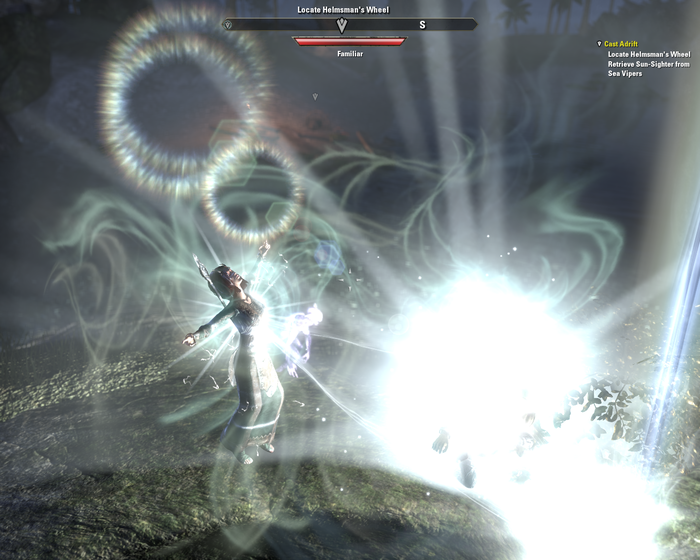Select the Locate Helmsman's Wheel objective line

(x=647, y=54)
